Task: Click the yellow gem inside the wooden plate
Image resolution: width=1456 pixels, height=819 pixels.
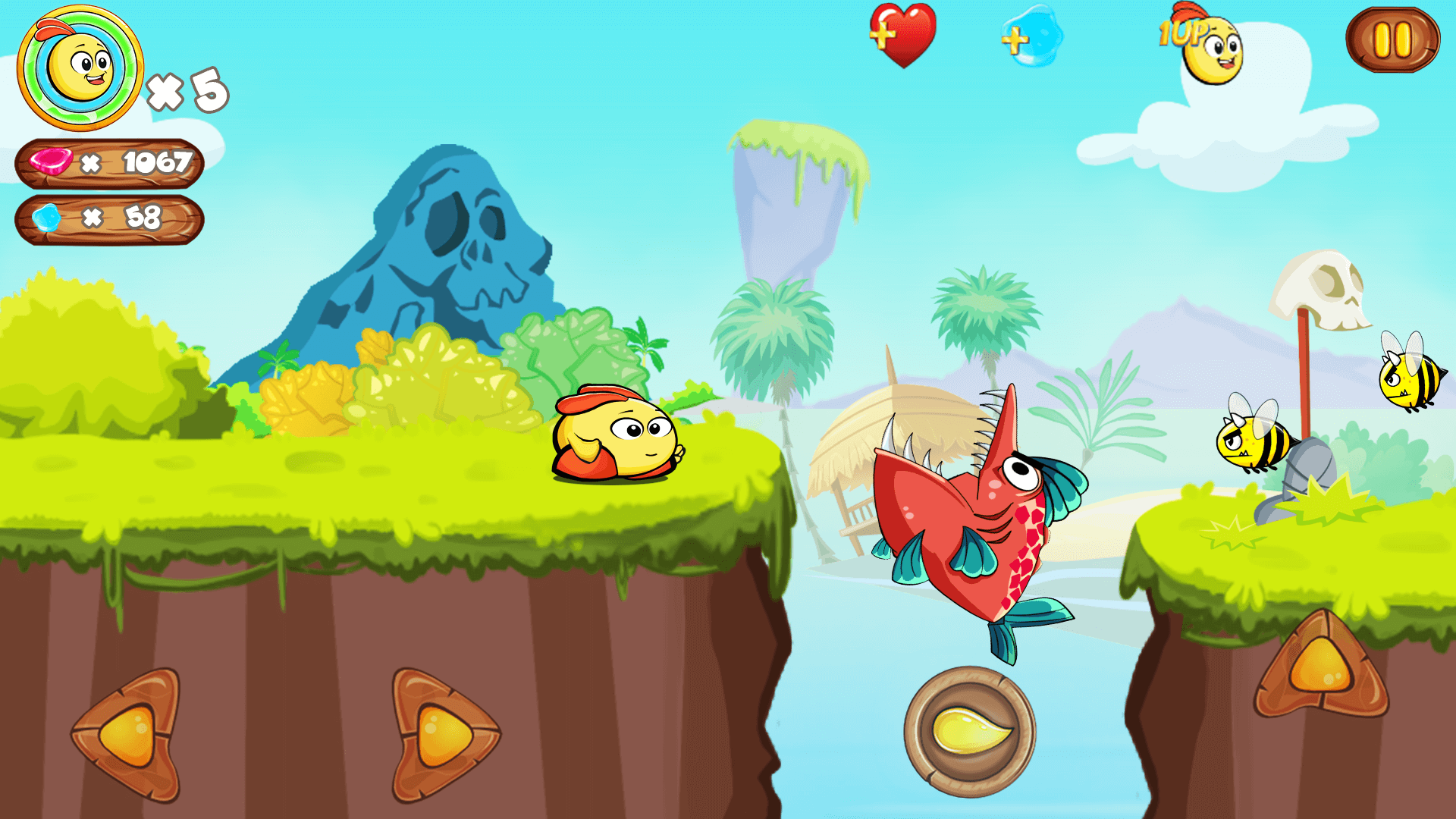Action: click(x=971, y=728)
